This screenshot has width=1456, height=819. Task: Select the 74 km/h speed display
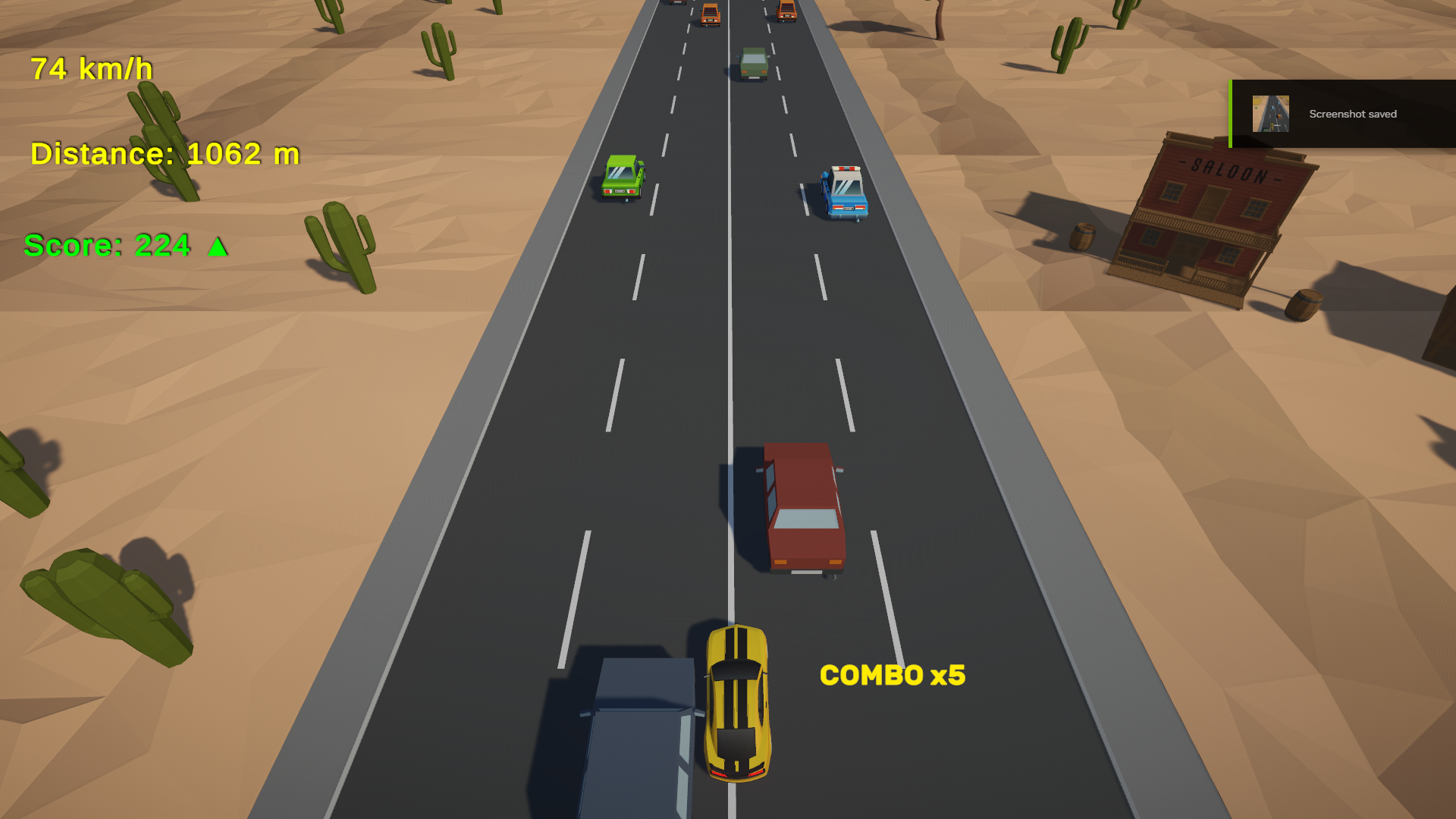point(91,68)
